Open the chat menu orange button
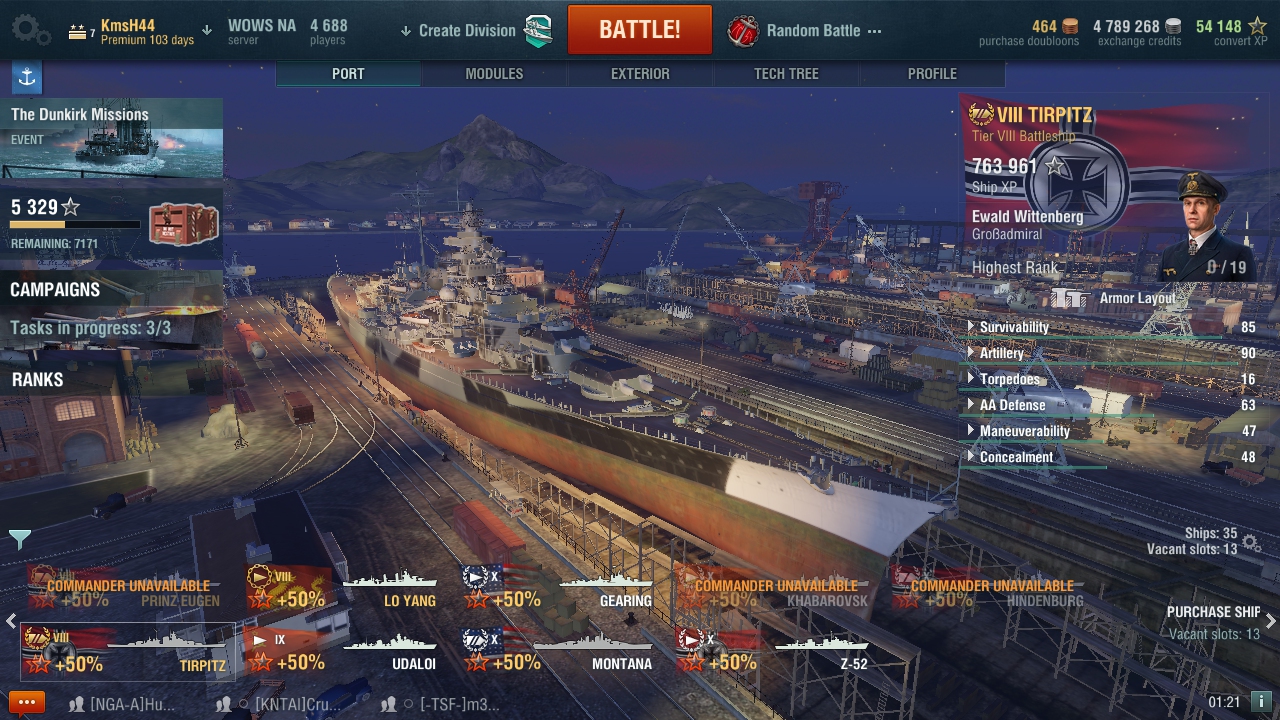 [27, 702]
